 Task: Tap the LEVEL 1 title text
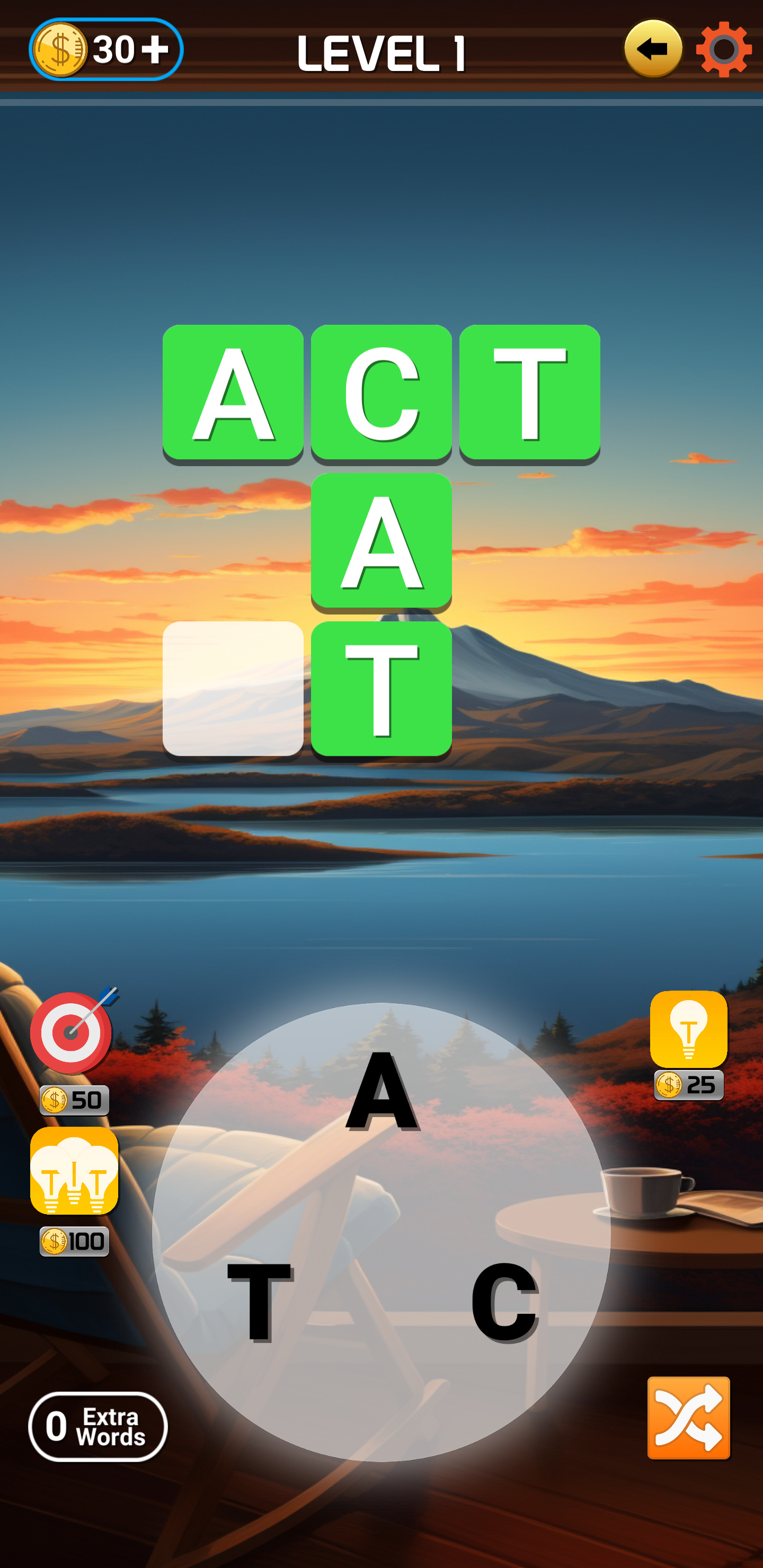click(382, 52)
